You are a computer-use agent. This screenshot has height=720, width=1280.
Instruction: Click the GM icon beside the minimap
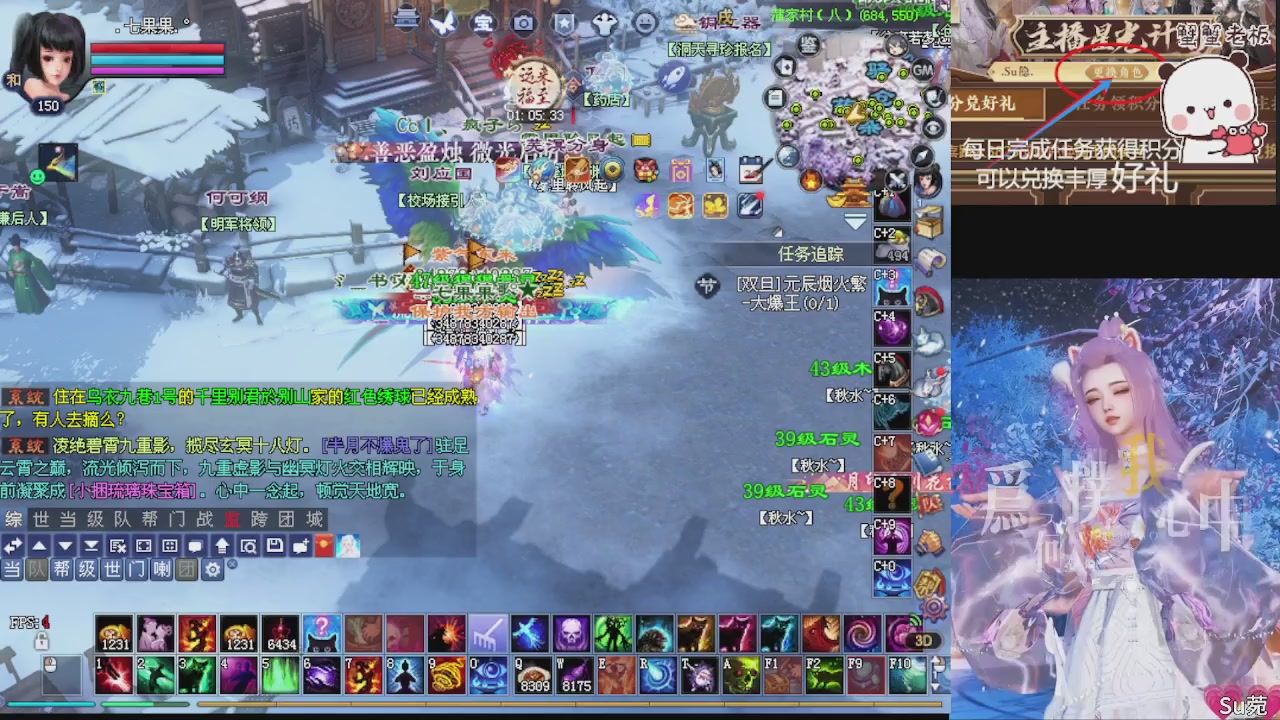pos(923,70)
